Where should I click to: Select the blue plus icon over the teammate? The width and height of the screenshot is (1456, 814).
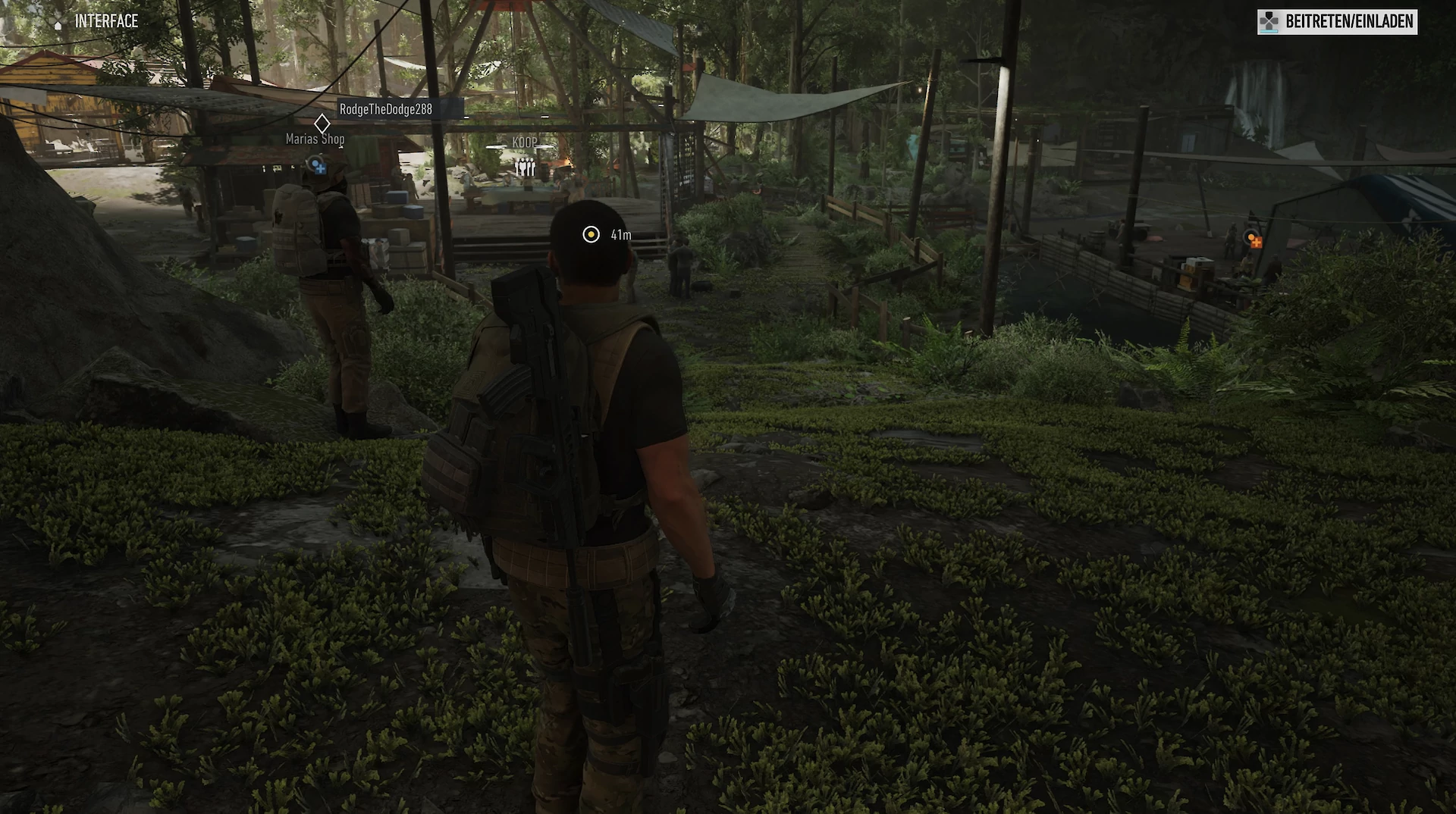(x=318, y=166)
